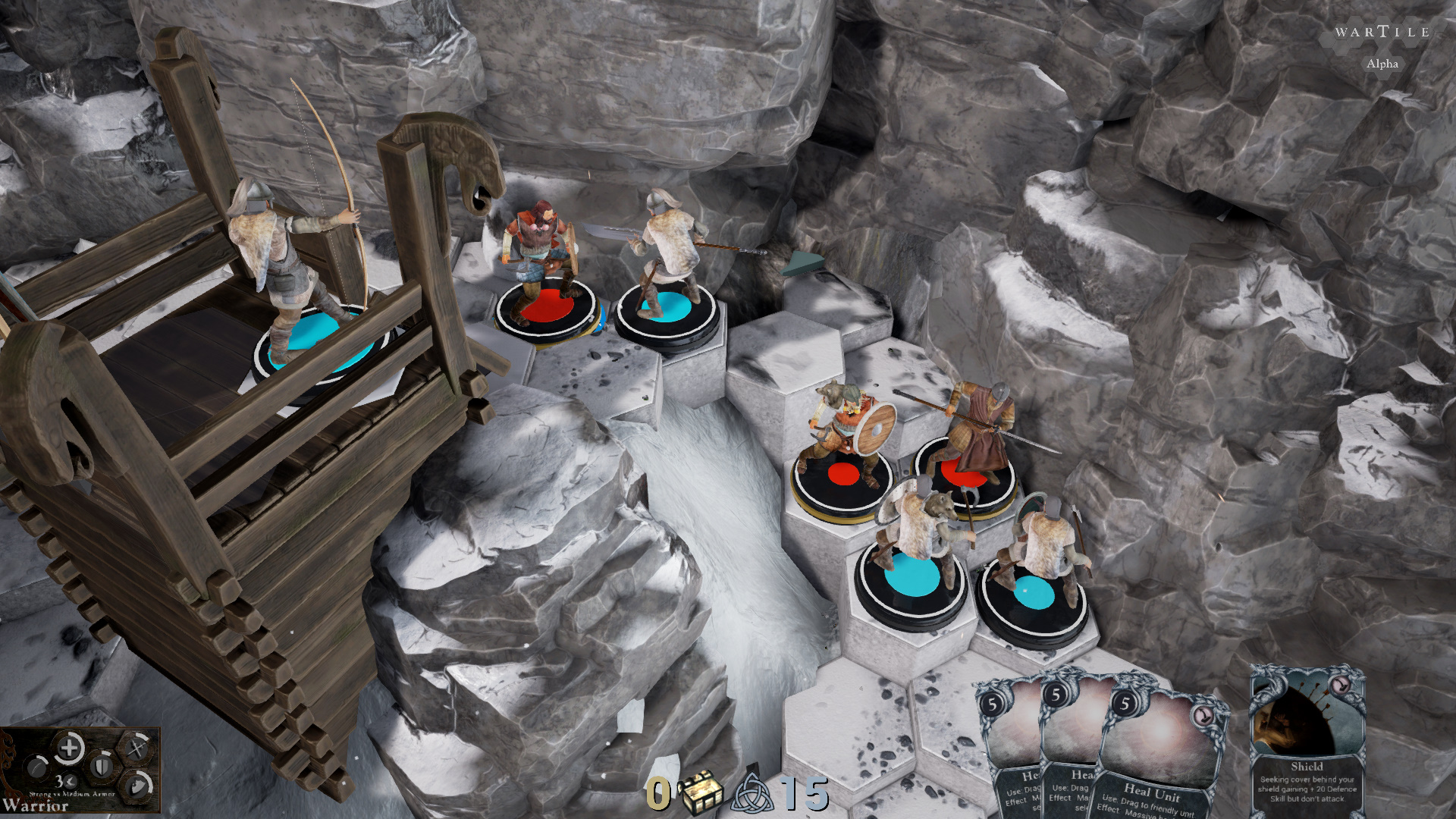Click the shield defense icon in the unit panel
1456x819 pixels.
point(102,766)
